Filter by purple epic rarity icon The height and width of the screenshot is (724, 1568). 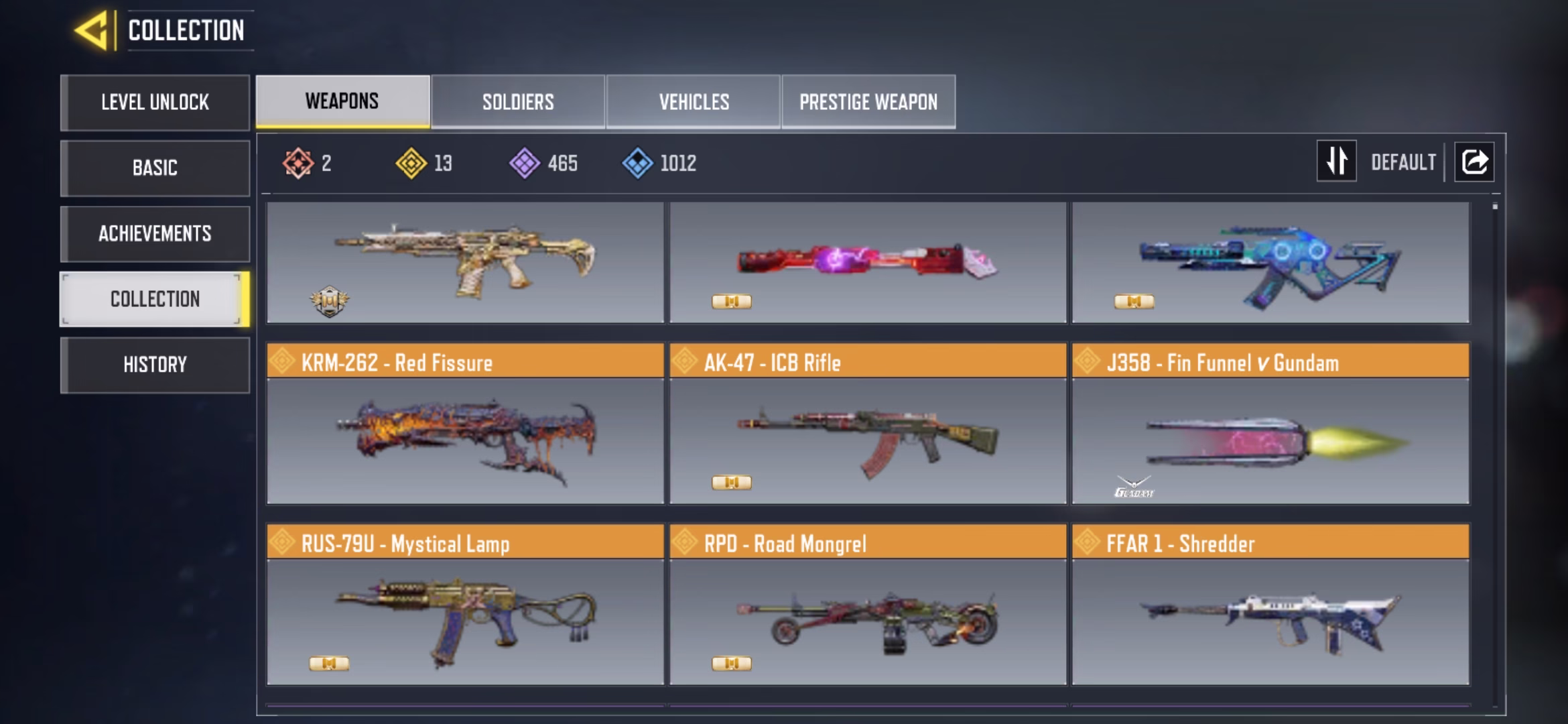coord(525,163)
